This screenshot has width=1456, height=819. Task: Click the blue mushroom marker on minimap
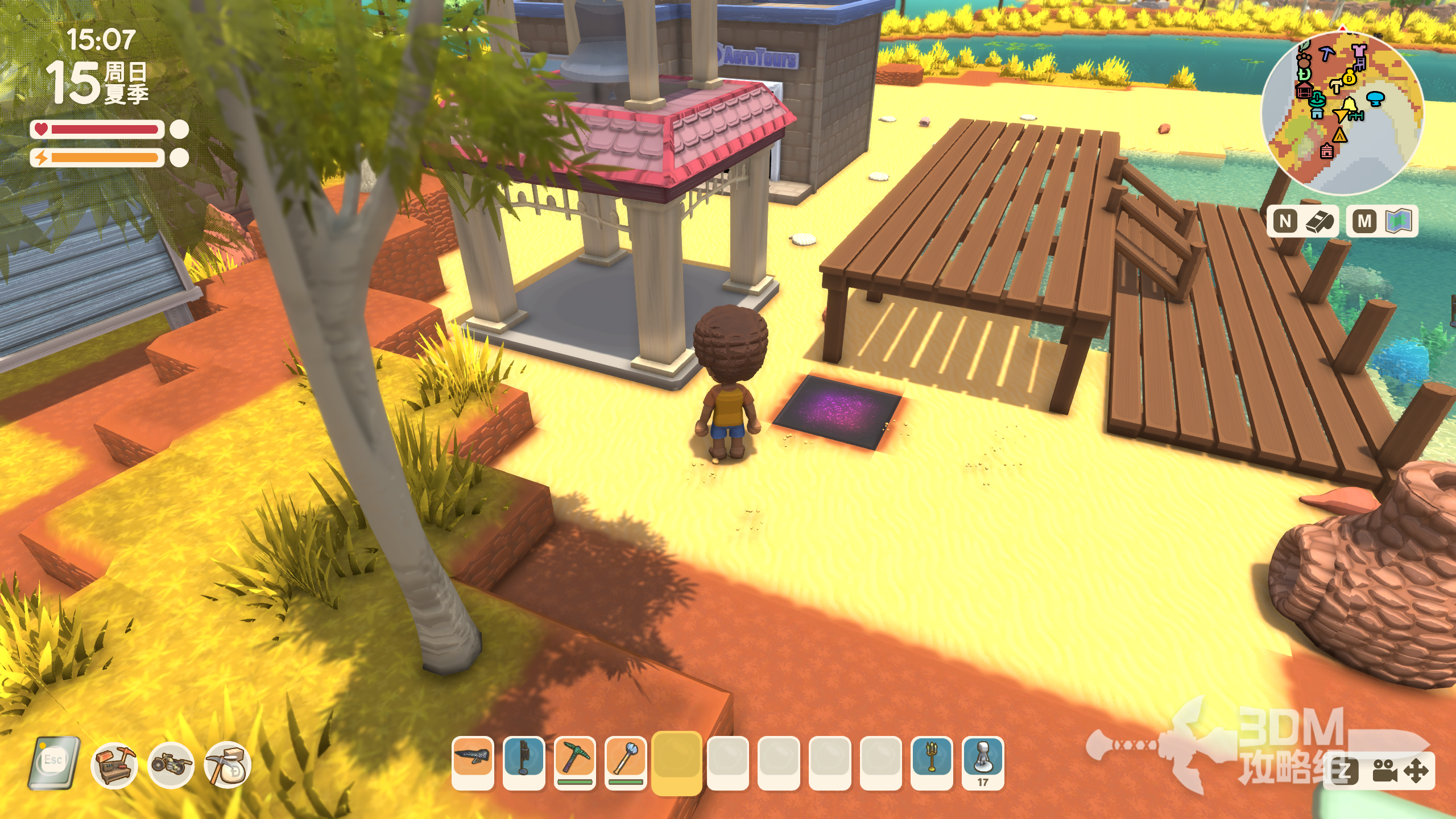pos(1375,99)
